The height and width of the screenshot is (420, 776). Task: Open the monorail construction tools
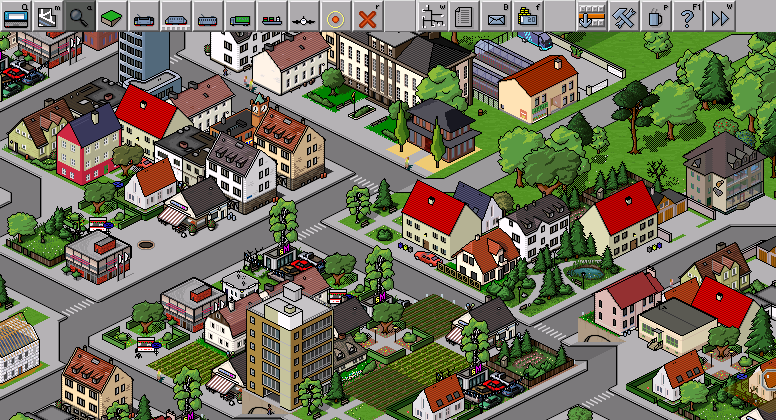[176, 16]
